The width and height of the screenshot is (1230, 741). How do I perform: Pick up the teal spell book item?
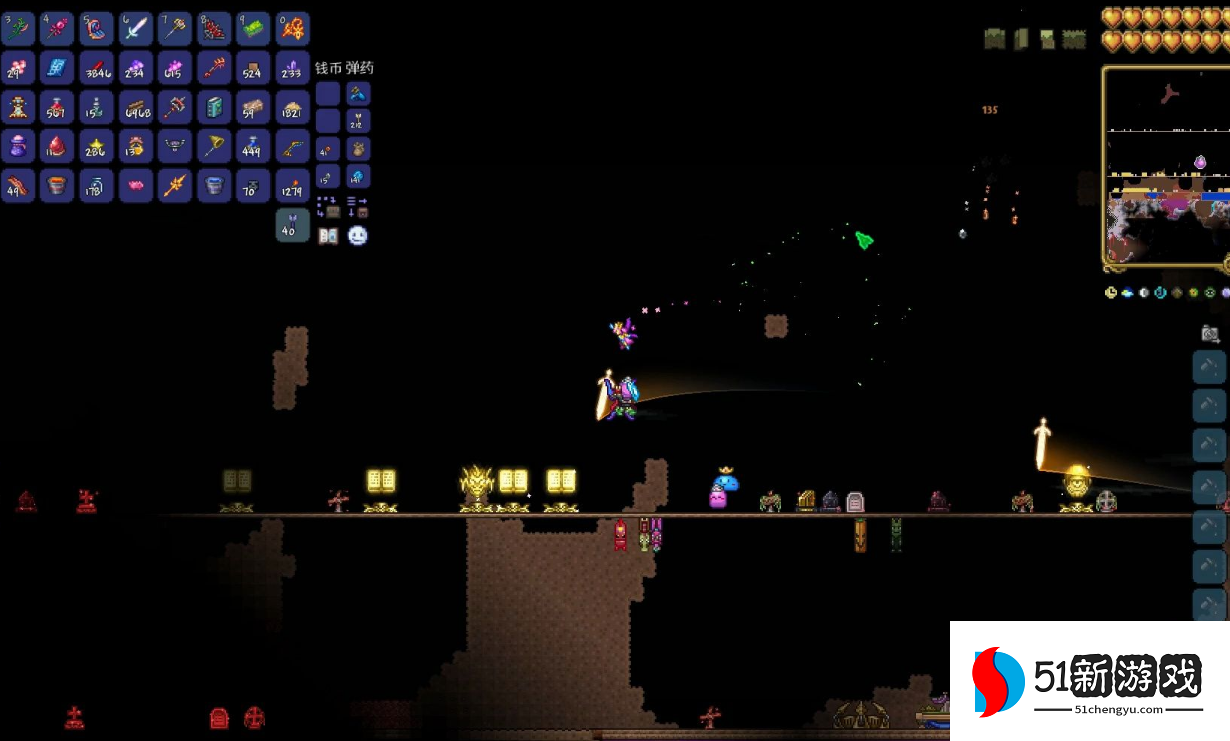pyautogui.click(x=214, y=107)
